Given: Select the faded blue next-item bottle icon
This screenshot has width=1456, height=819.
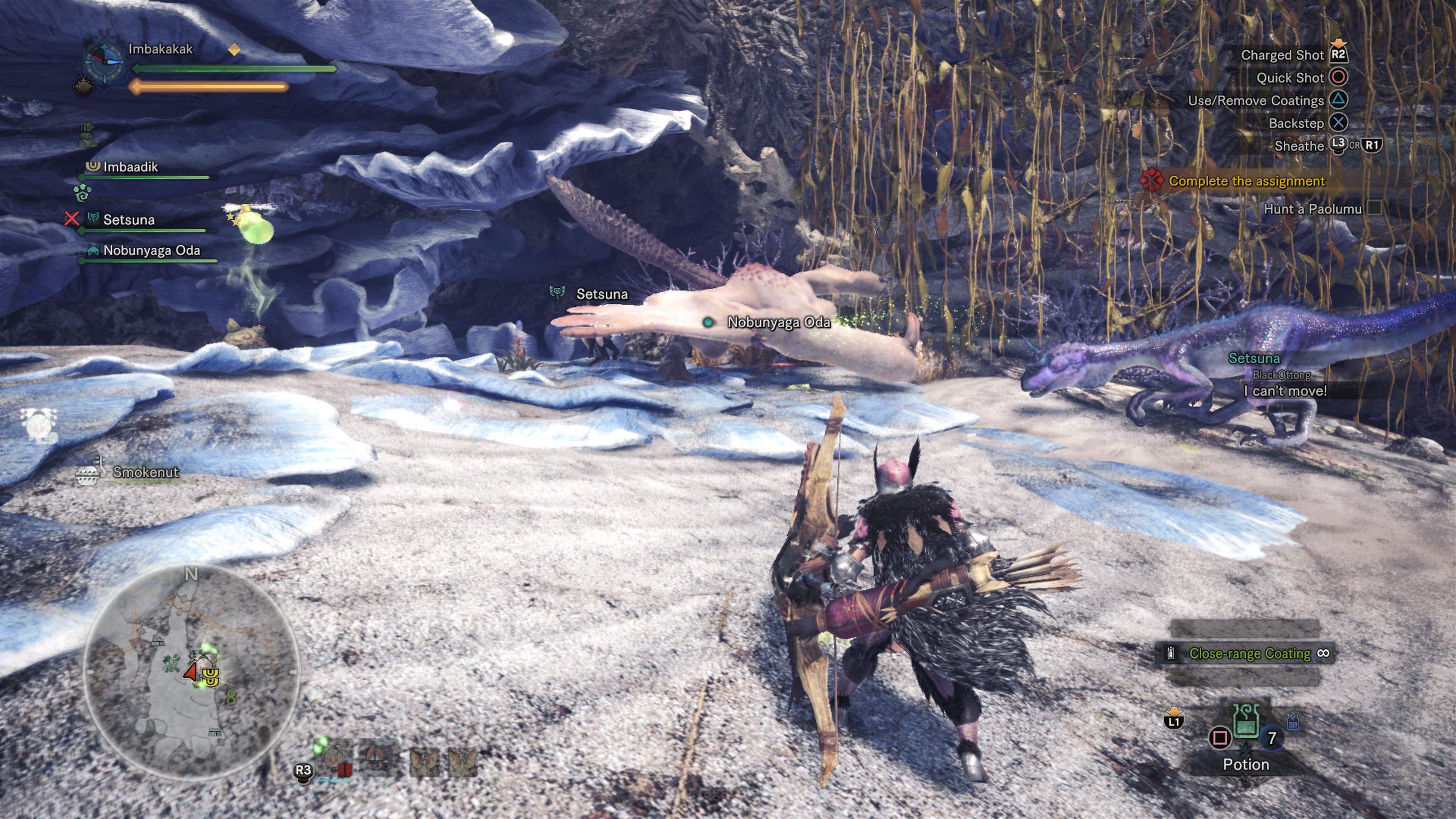Looking at the screenshot, I should [1293, 722].
